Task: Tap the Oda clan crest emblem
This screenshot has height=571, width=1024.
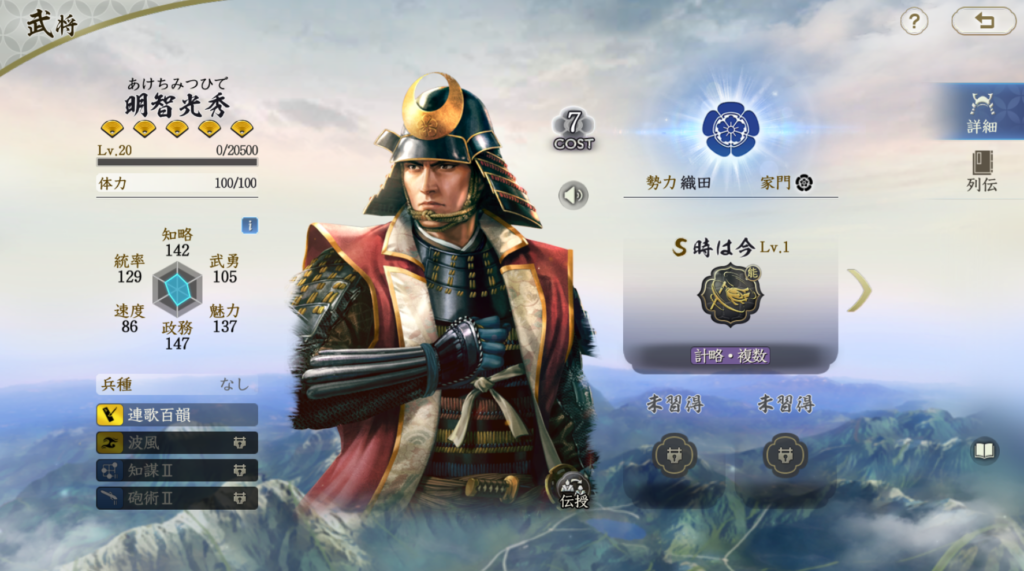Action: tap(730, 128)
